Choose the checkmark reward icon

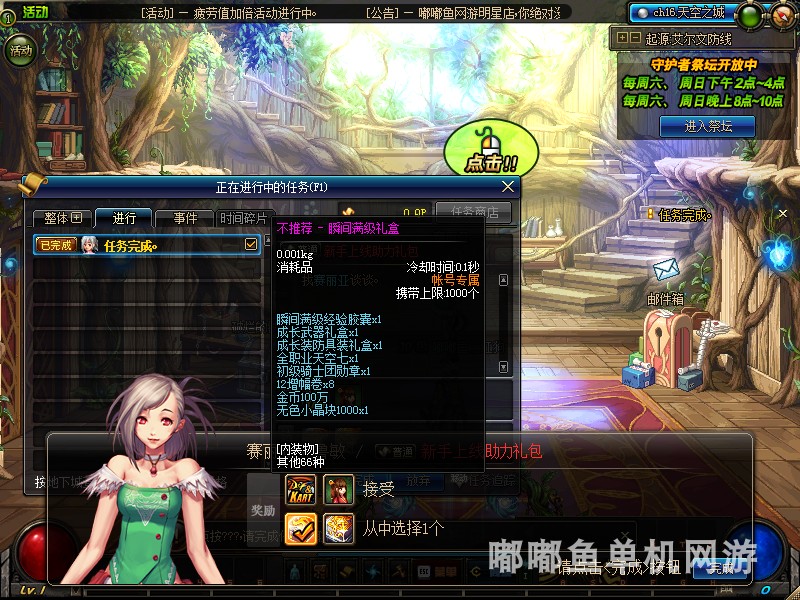[x=301, y=528]
